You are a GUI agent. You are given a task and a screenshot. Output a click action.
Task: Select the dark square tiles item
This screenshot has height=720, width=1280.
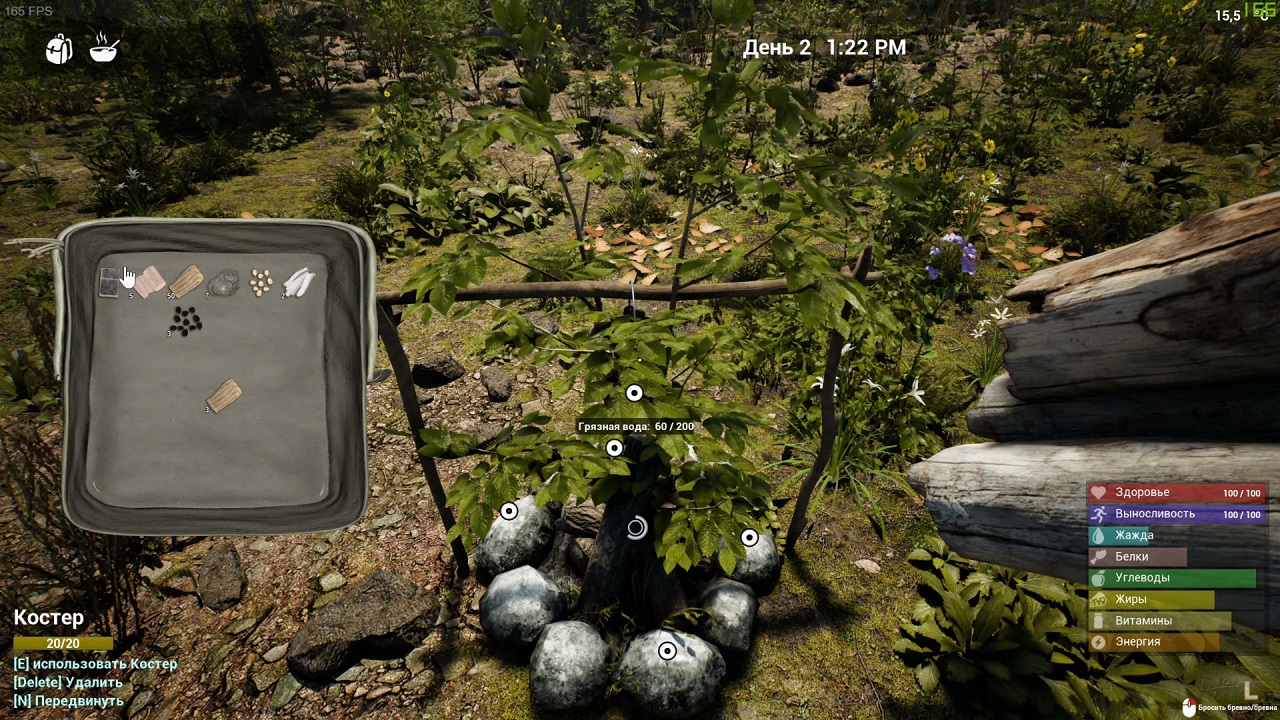pos(110,283)
